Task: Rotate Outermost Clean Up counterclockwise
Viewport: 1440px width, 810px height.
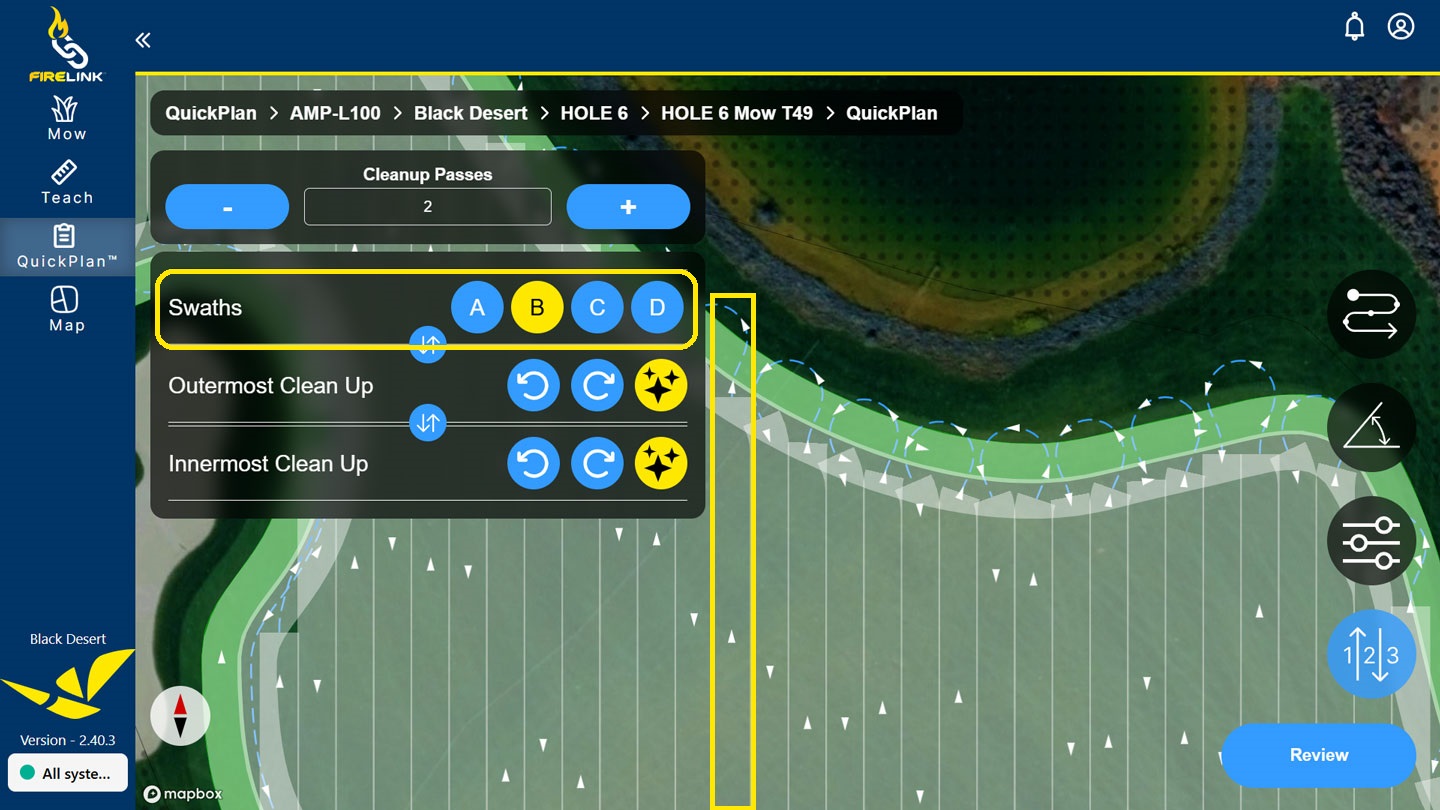Action: (533, 386)
